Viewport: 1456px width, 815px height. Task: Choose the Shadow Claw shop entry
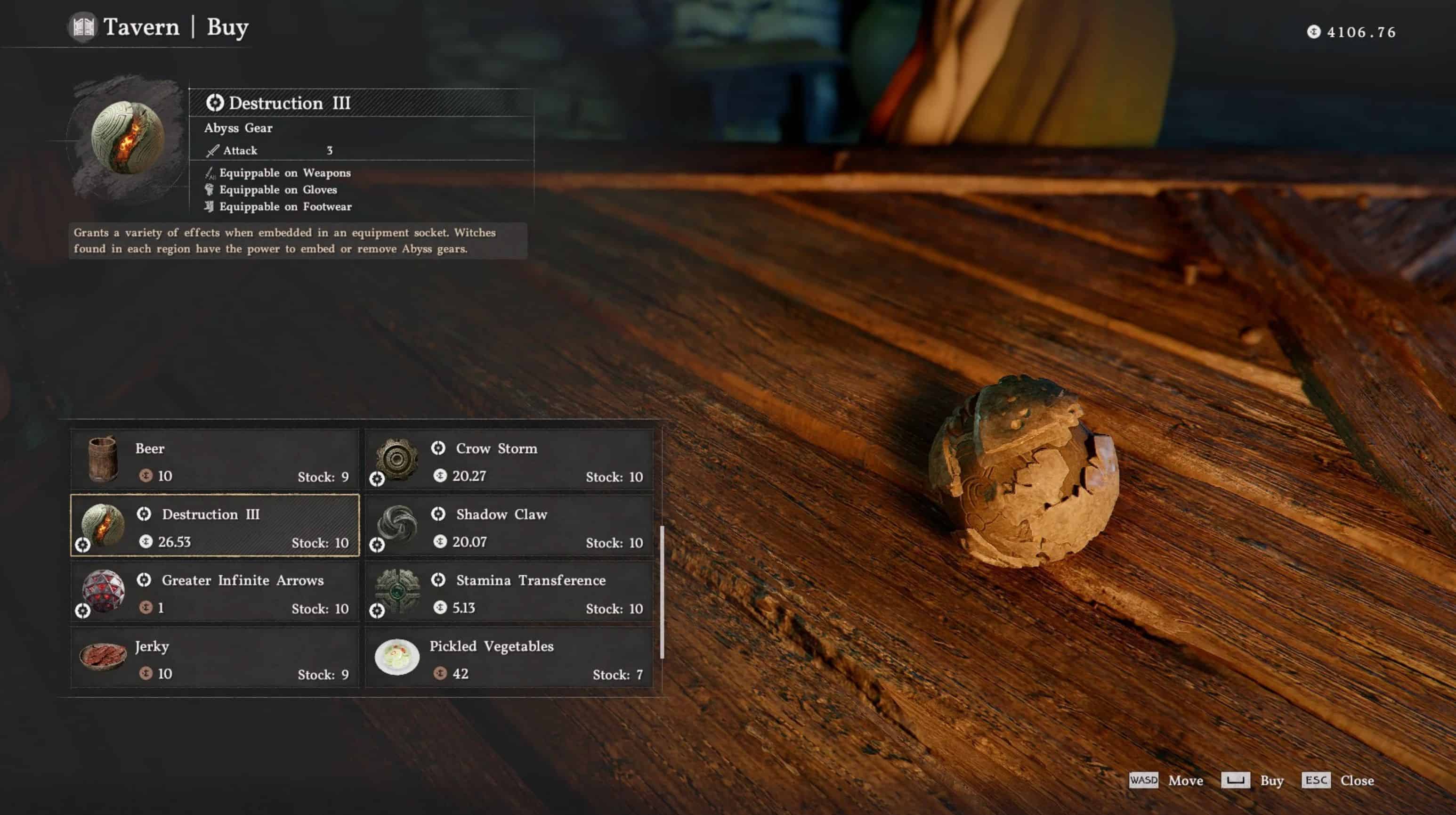pos(509,525)
